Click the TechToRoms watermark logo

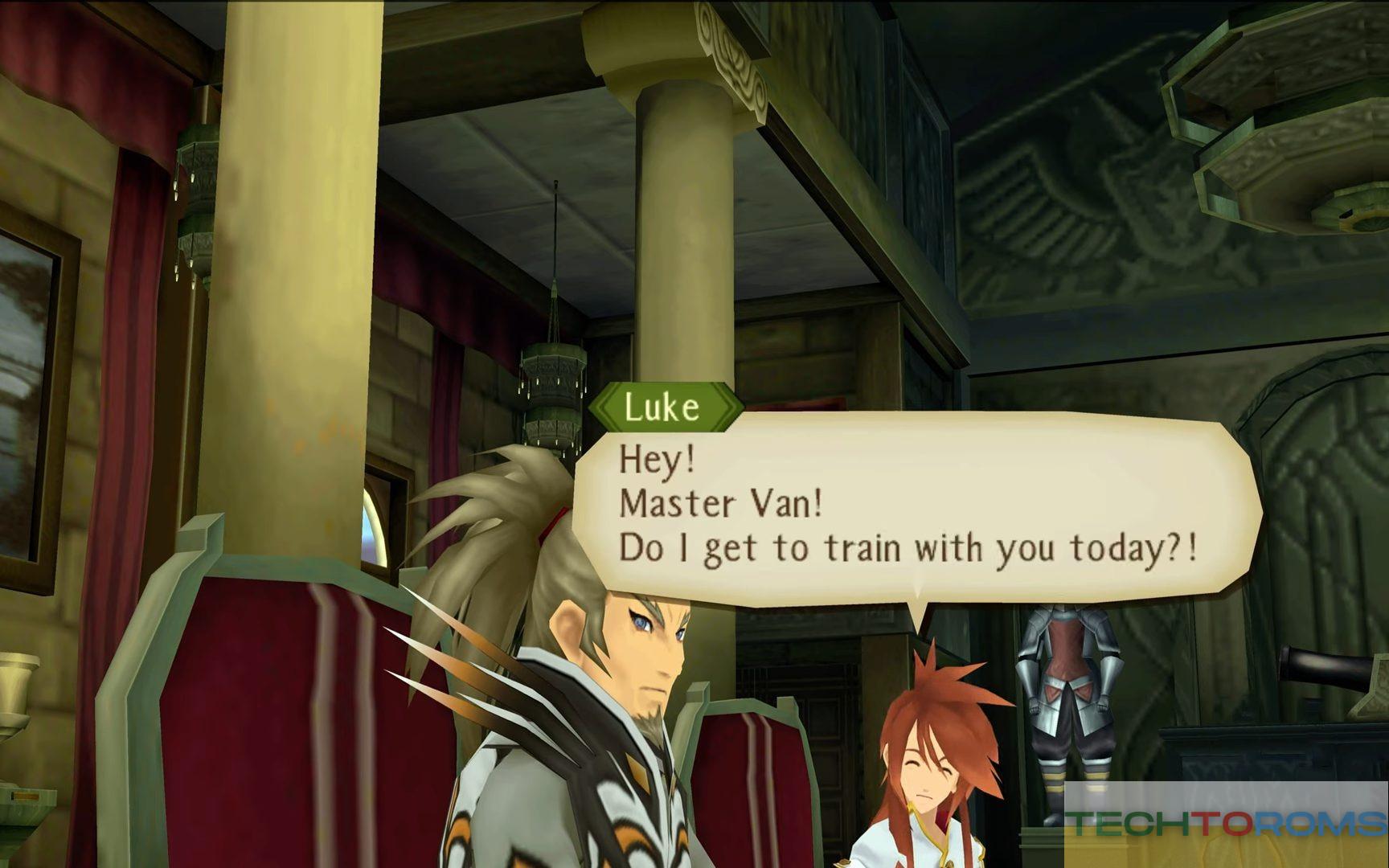[x=1227, y=825]
